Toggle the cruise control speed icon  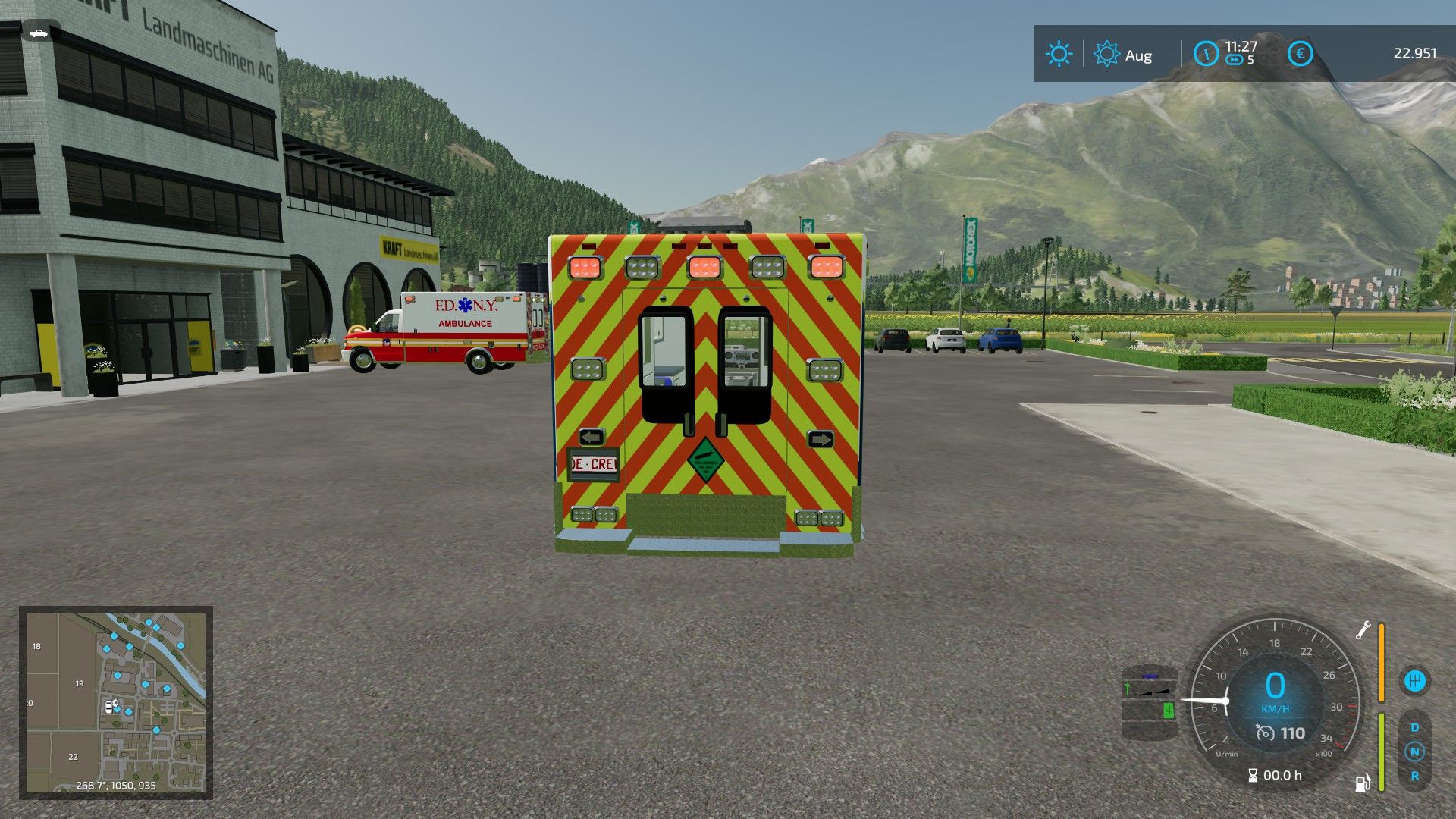(x=1265, y=733)
